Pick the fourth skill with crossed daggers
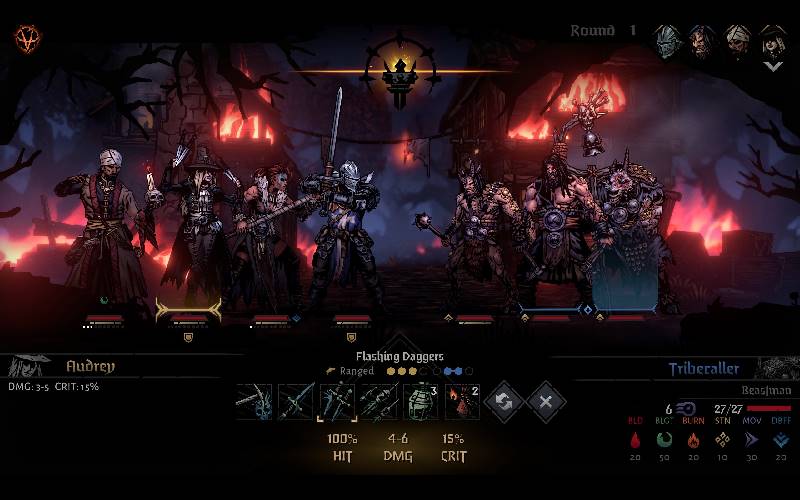Viewport: 800px width, 500px height. click(x=378, y=402)
